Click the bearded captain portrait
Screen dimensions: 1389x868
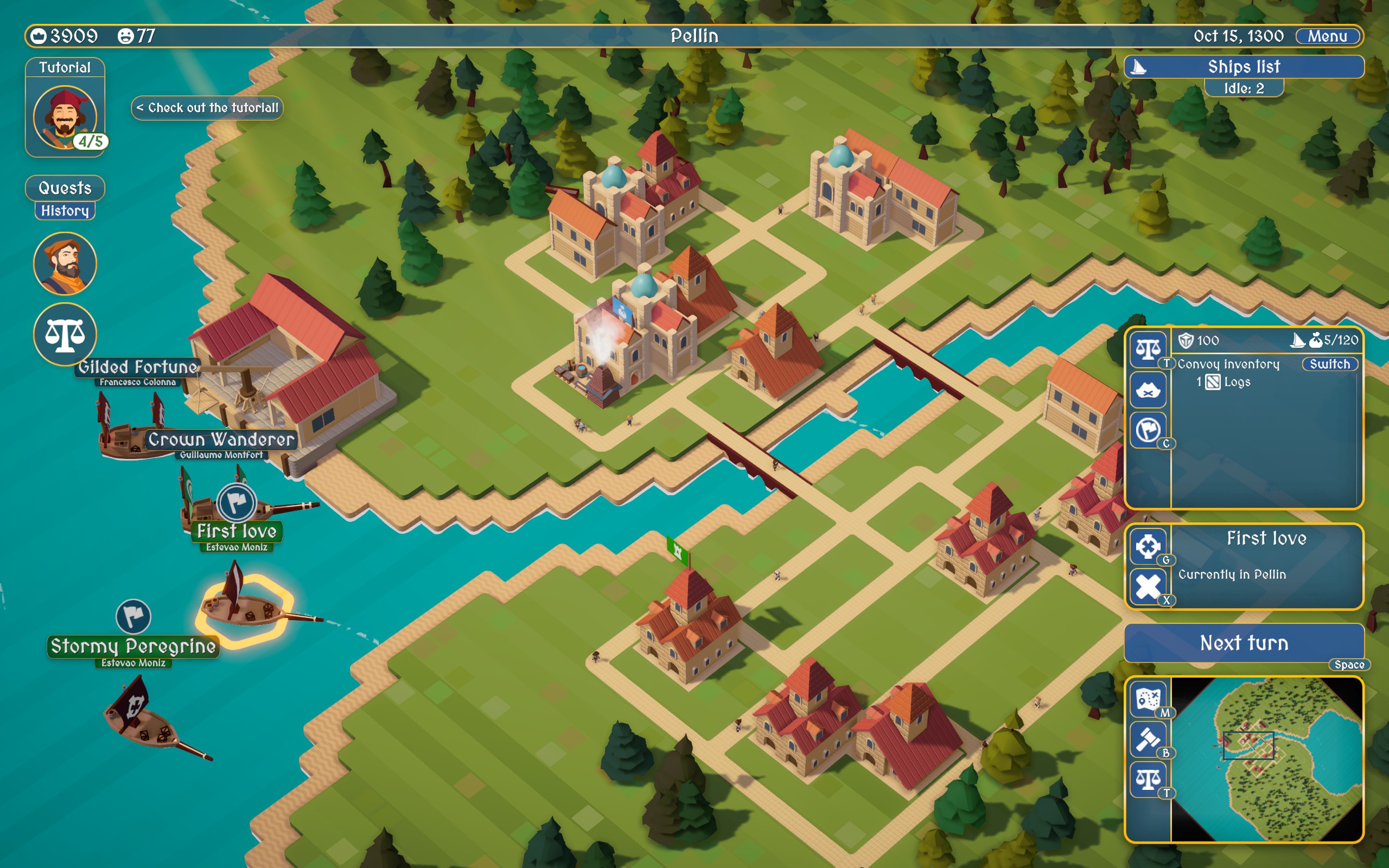(65, 264)
